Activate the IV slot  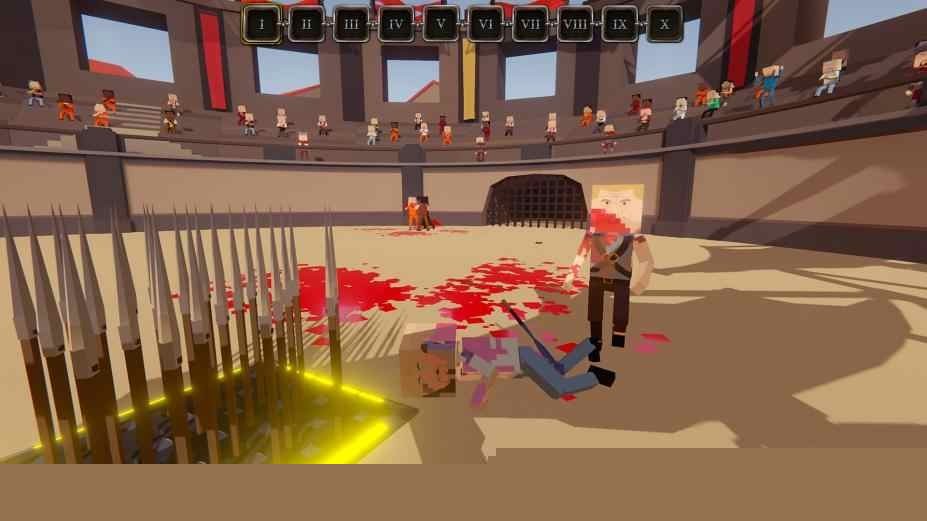[x=396, y=24]
